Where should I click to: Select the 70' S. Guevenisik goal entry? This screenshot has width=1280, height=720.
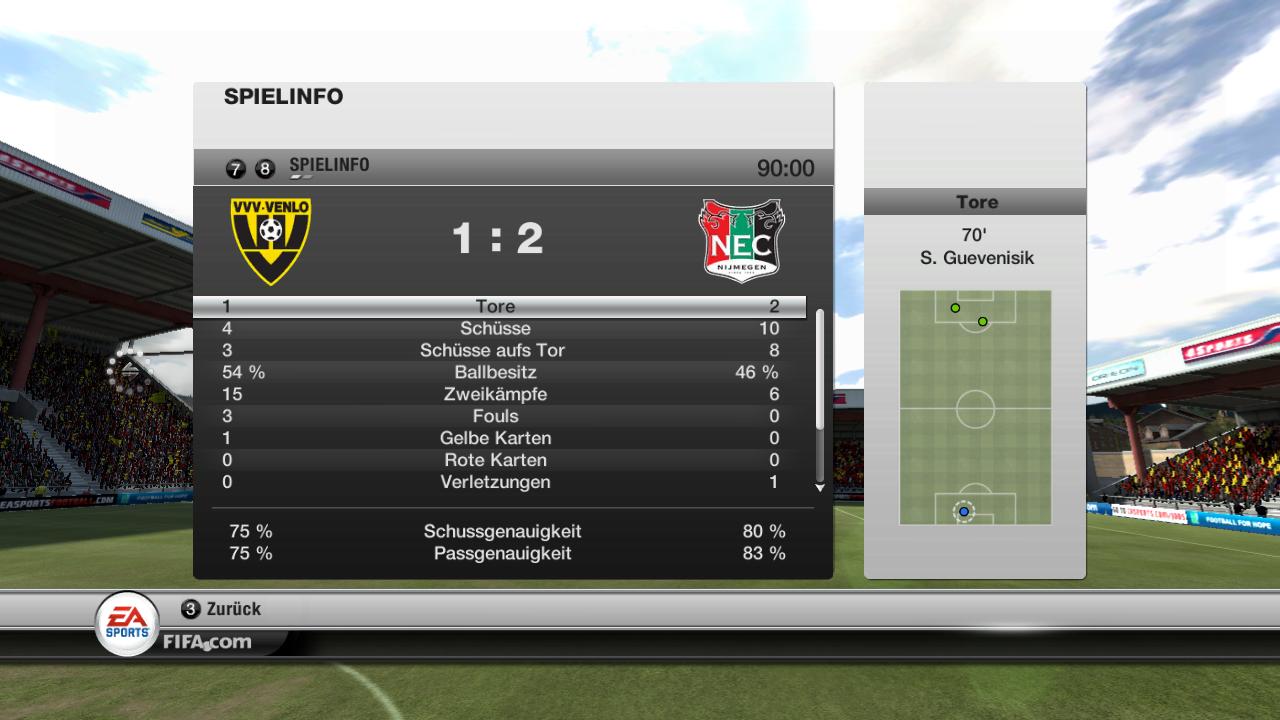(976, 249)
